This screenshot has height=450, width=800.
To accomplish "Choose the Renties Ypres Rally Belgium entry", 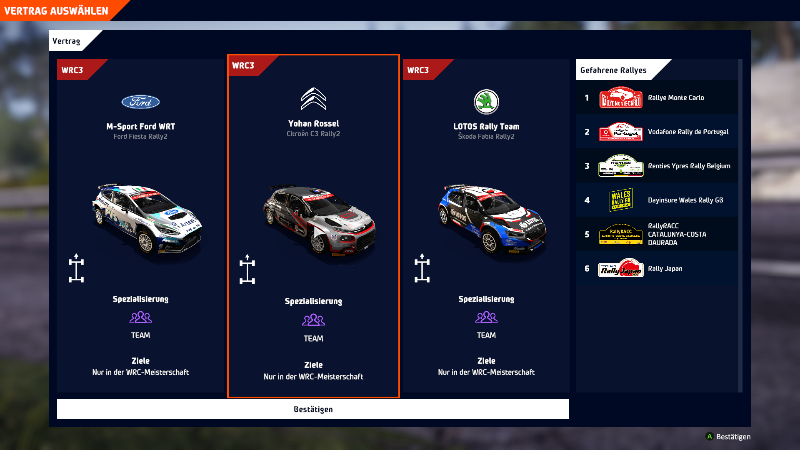I will click(657, 166).
